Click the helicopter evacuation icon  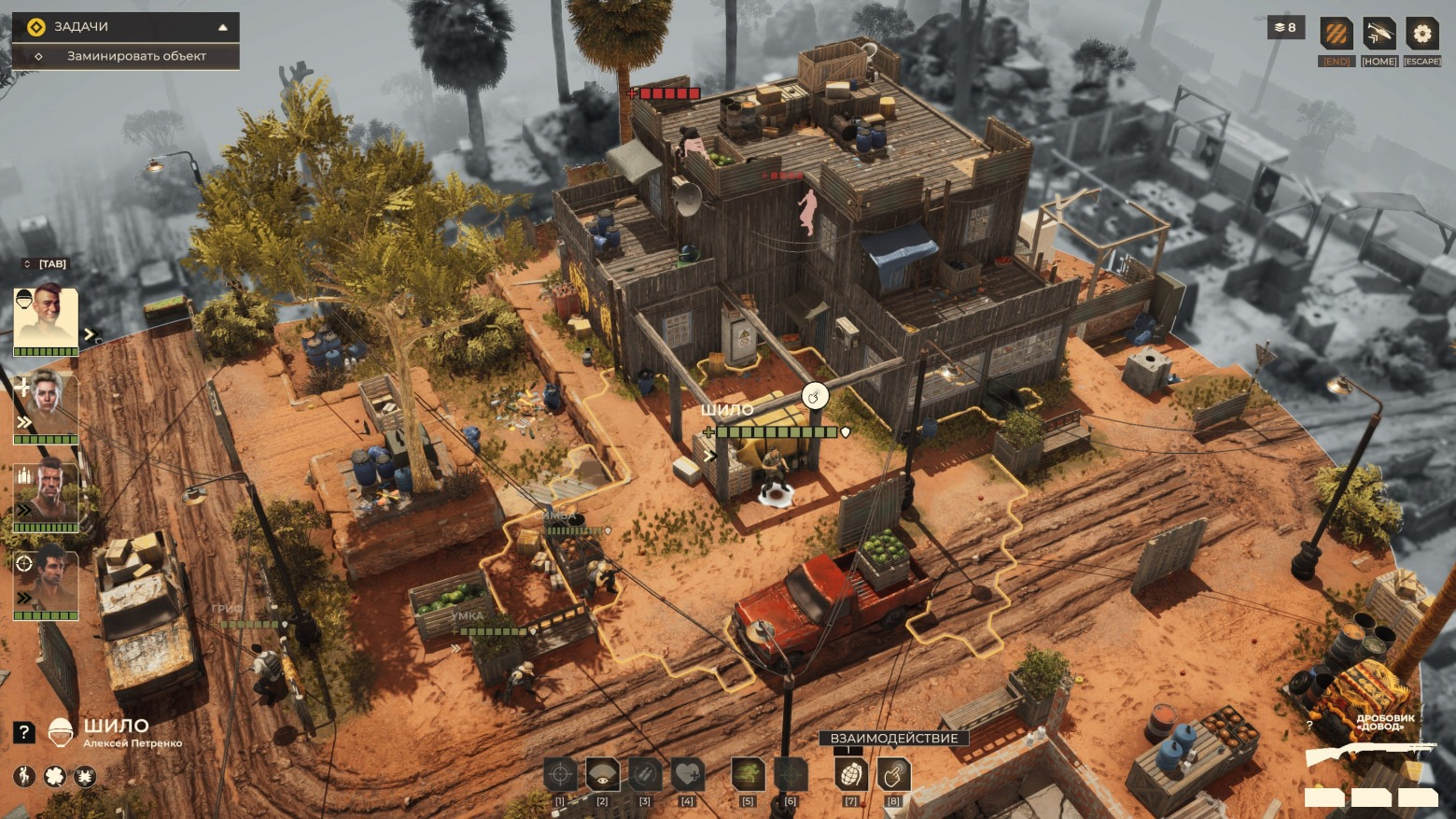pyautogui.click(x=1379, y=35)
